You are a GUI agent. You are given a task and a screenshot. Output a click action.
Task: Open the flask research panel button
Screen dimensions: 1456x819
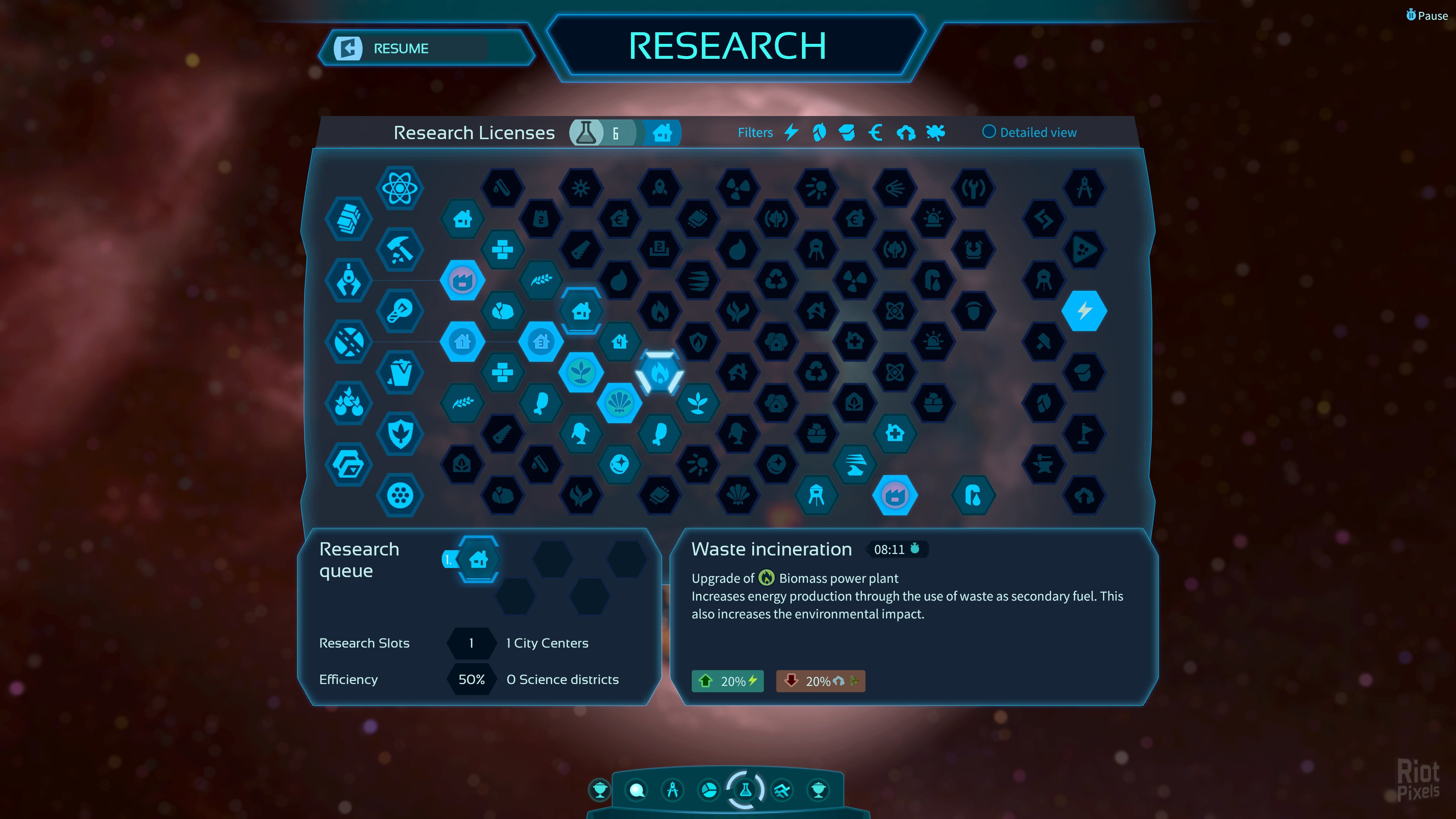tap(745, 789)
